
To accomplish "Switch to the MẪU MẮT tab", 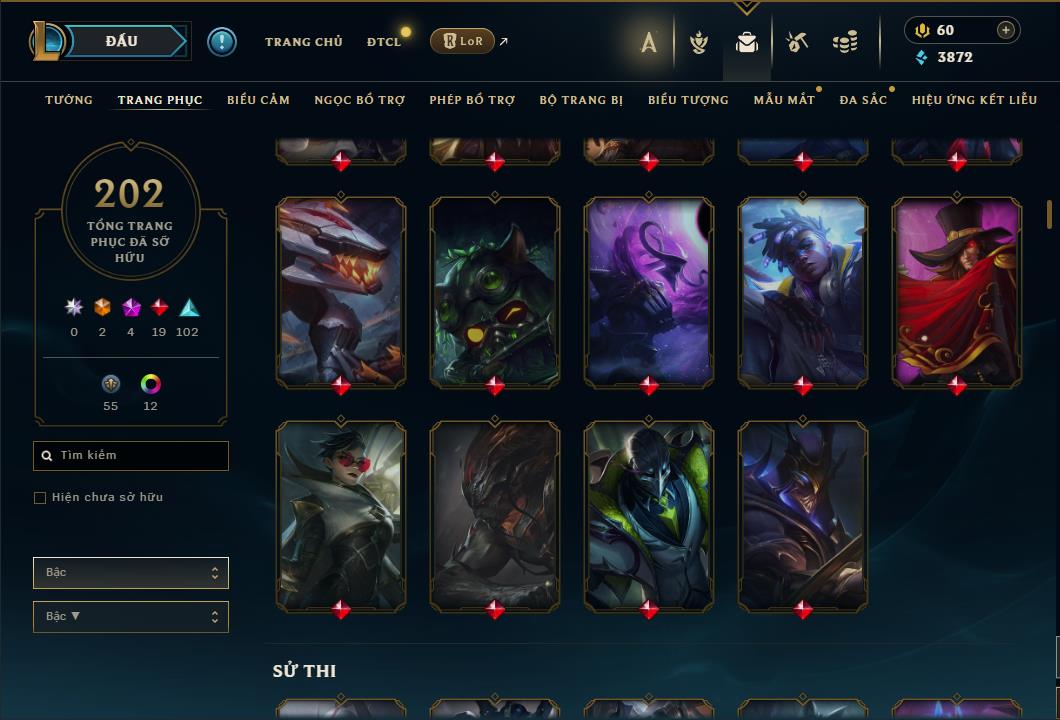I will pyautogui.click(x=784, y=100).
